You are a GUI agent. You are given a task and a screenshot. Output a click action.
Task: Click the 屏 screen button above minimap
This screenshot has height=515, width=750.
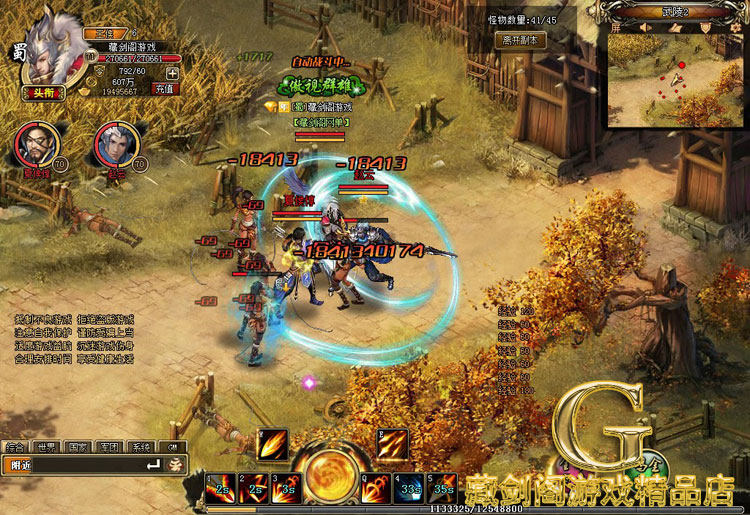[x=616, y=28]
